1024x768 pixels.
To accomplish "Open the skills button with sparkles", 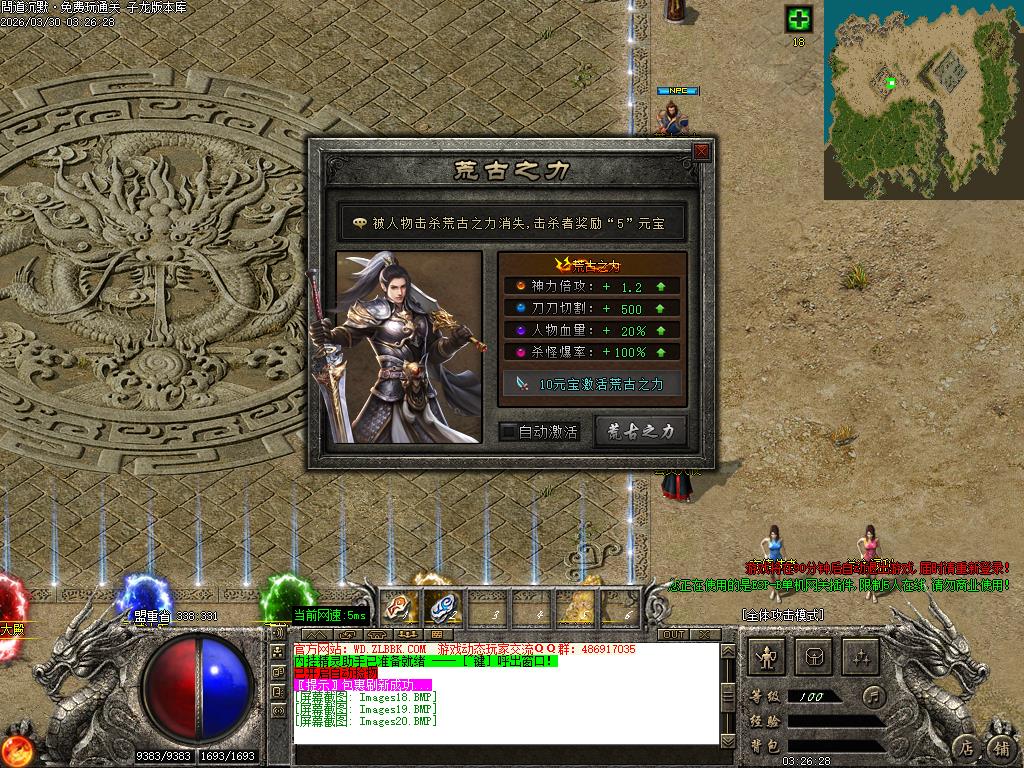I will pos(861,657).
